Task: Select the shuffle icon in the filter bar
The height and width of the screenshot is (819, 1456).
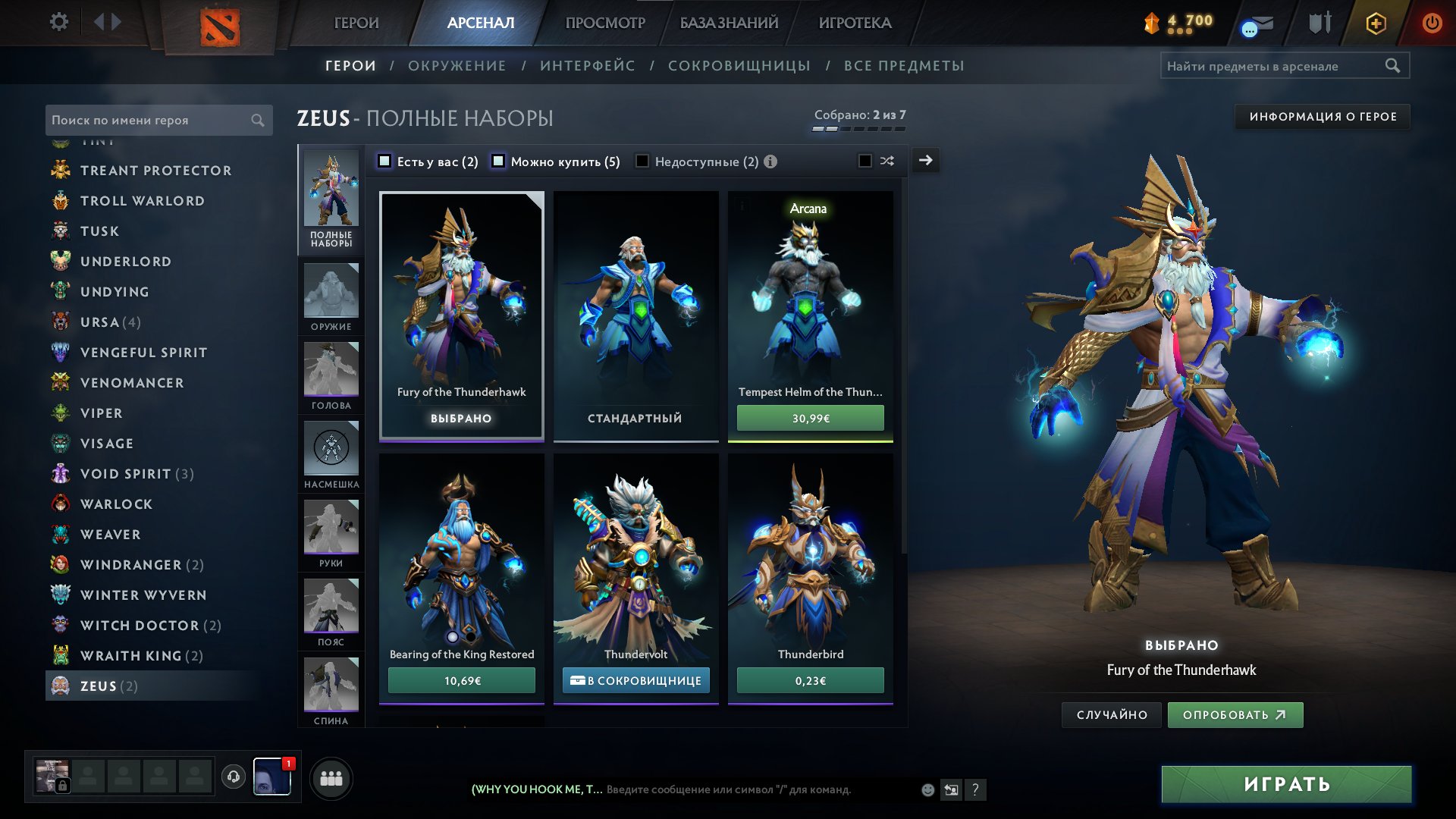Action: tap(887, 161)
